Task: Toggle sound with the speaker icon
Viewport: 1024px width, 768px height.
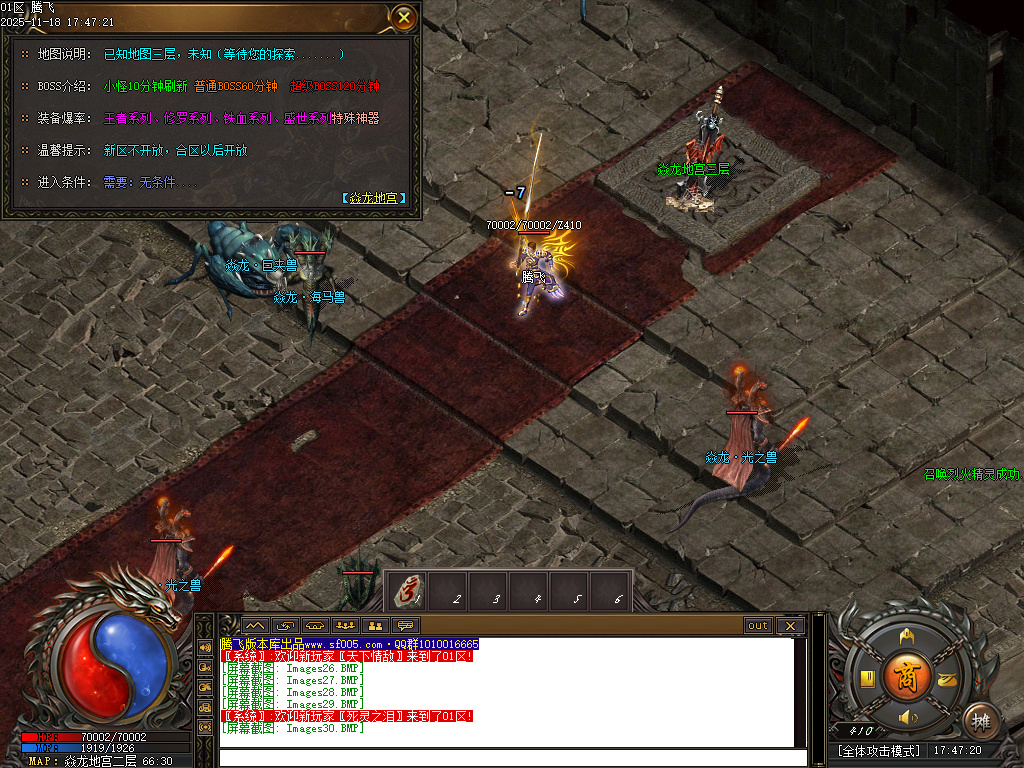Action: [x=907, y=717]
